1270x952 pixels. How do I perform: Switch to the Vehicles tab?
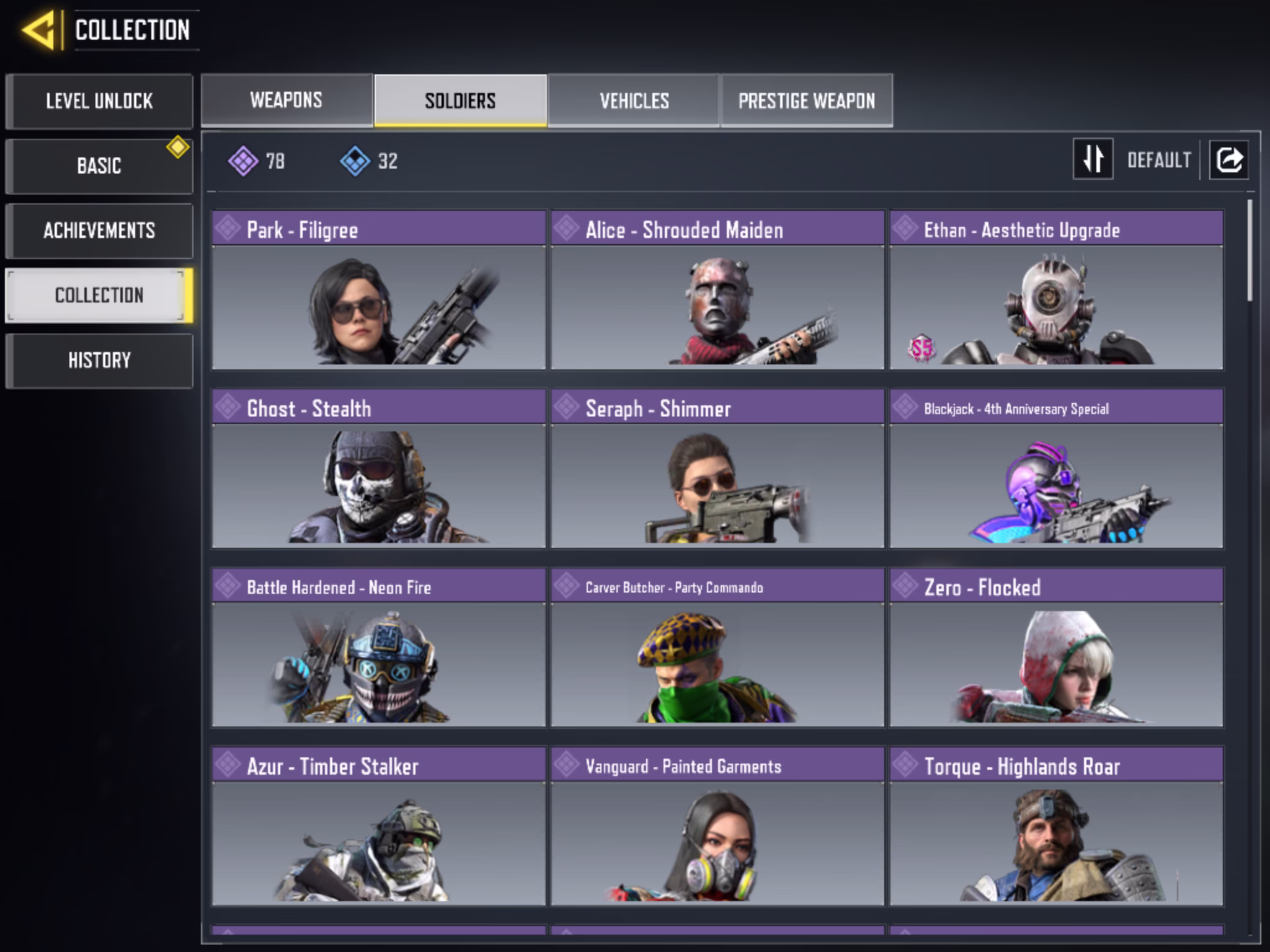(634, 100)
